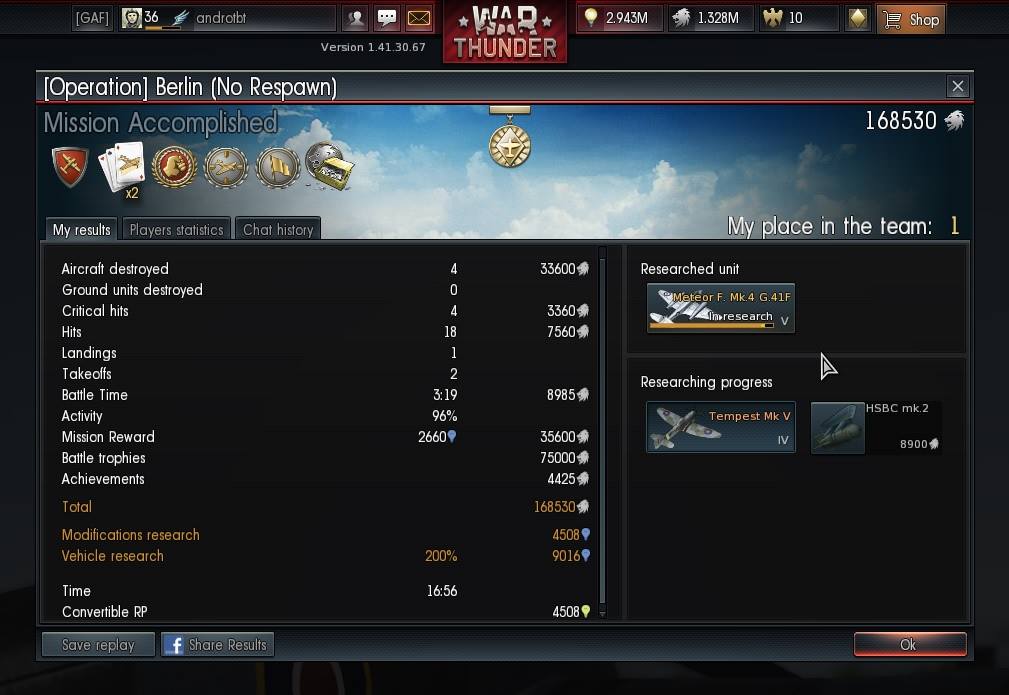Open the envelope mail icon
This screenshot has height=695, width=1009.
419,19
